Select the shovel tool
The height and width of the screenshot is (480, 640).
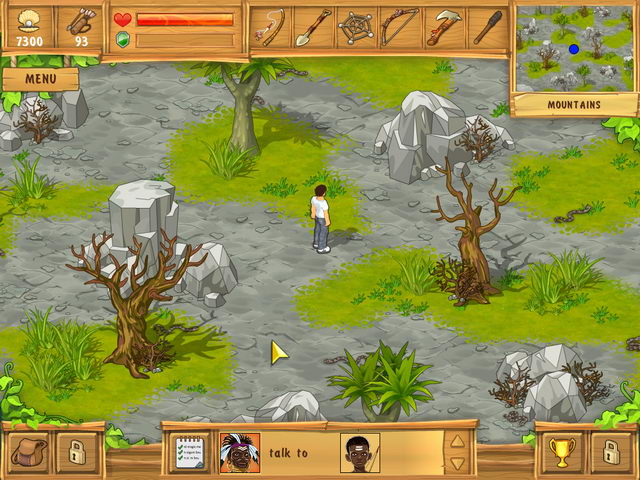(x=312, y=26)
